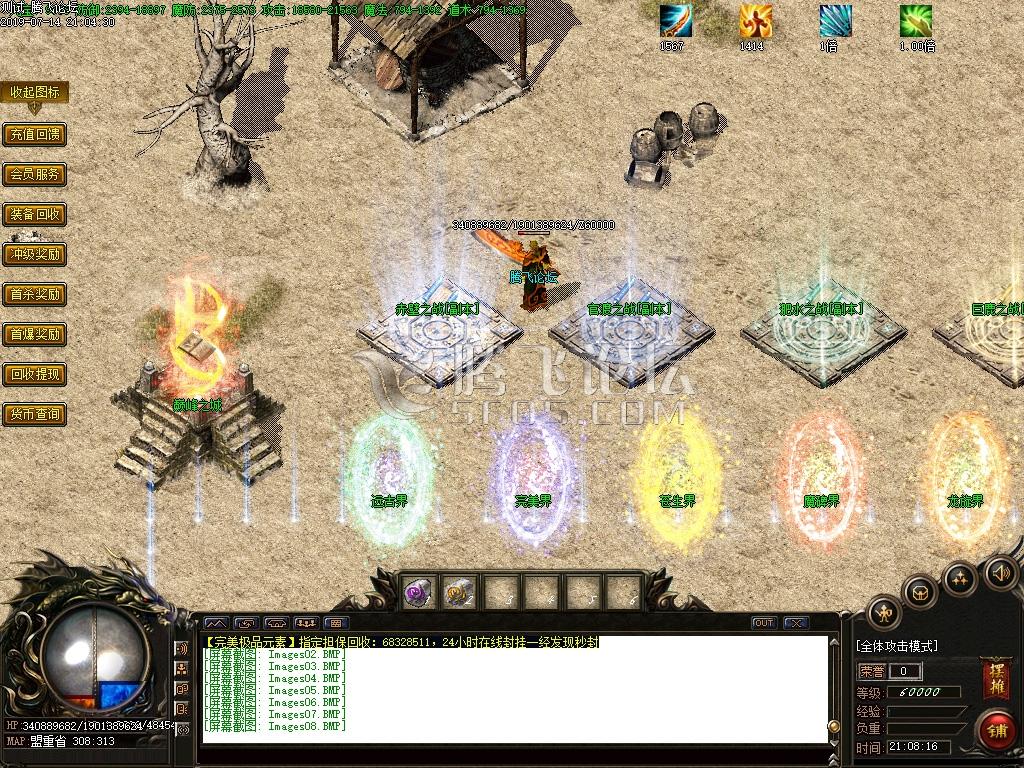Use the golden scroll in the hotbar
The height and width of the screenshot is (768, 1024).
point(458,593)
